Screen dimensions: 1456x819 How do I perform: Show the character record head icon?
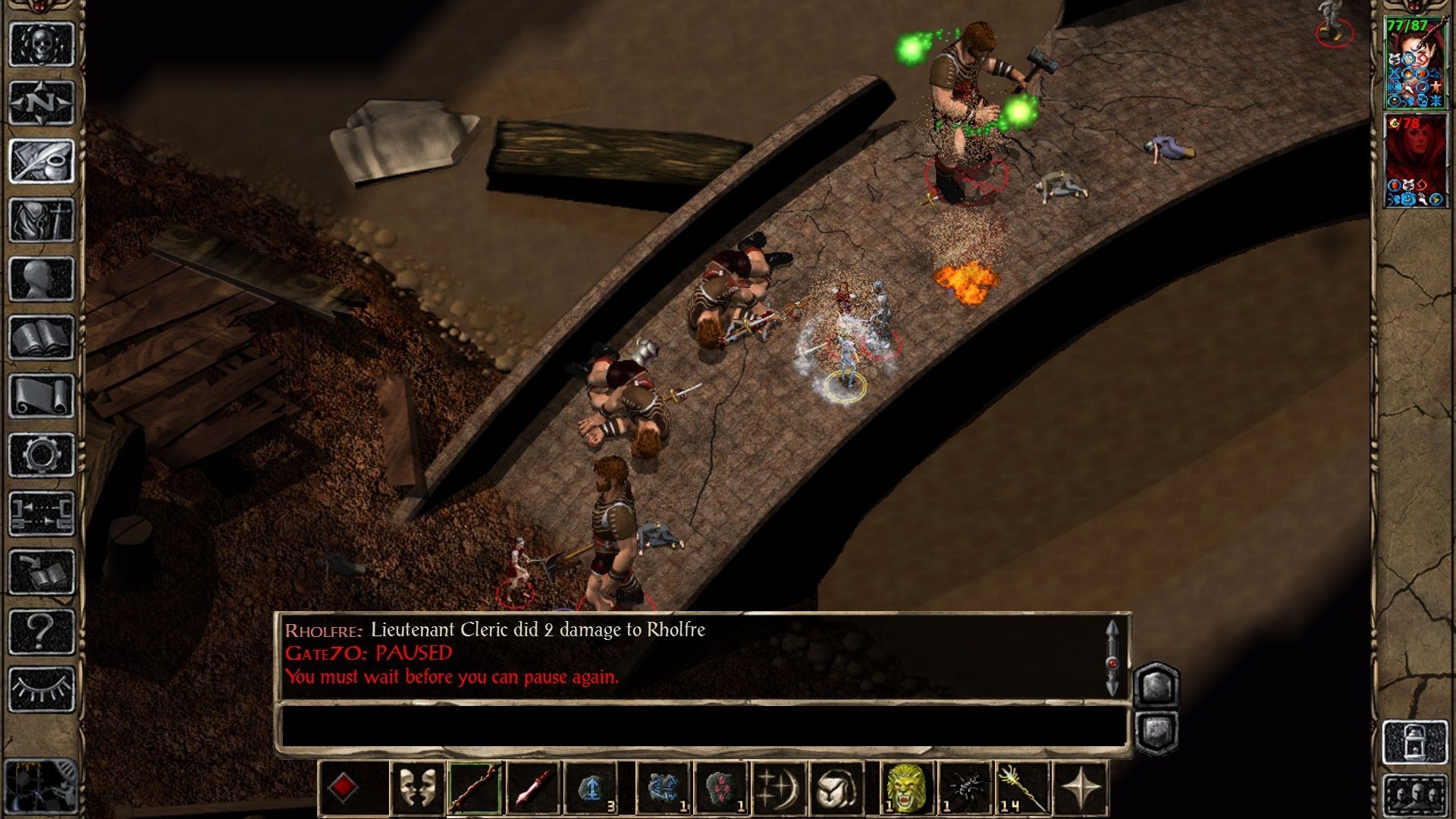(41, 278)
